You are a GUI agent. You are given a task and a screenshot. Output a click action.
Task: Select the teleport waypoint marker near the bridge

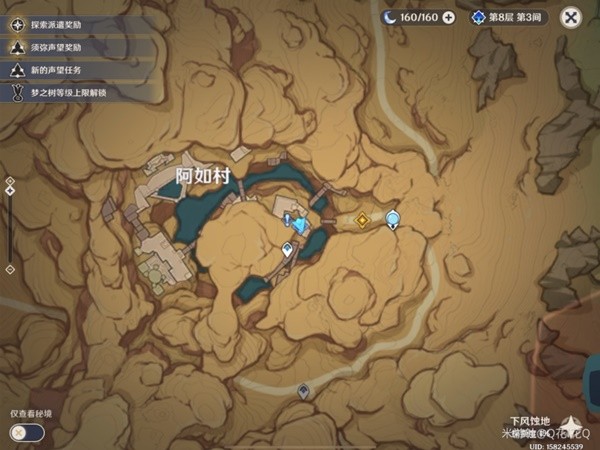tap(288, 250)
